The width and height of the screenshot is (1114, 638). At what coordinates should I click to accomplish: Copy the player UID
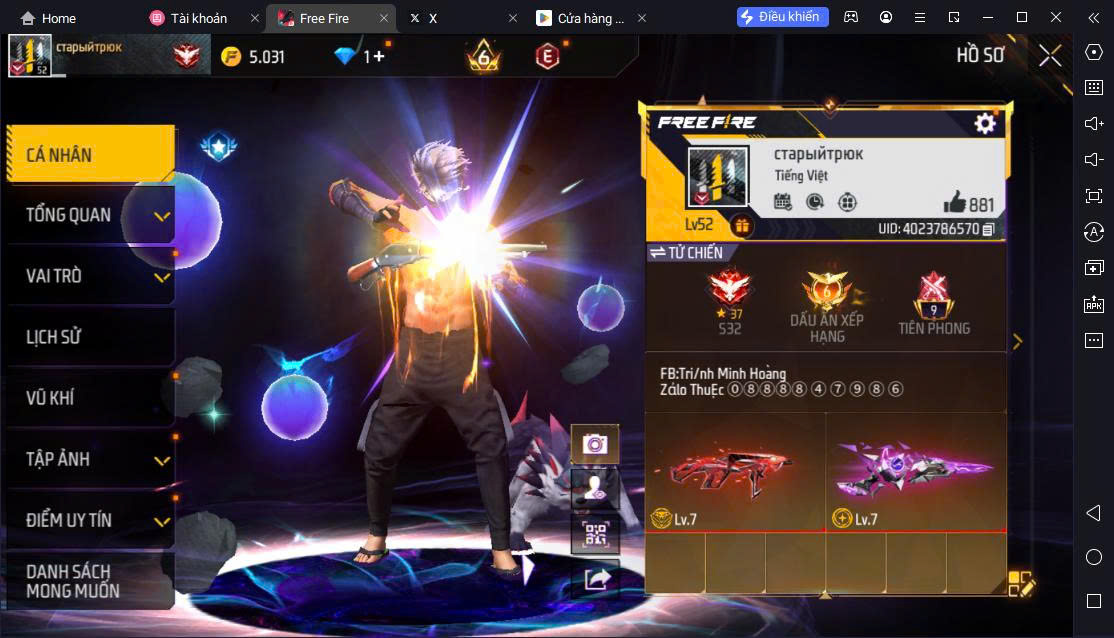(x=988, y=229)
